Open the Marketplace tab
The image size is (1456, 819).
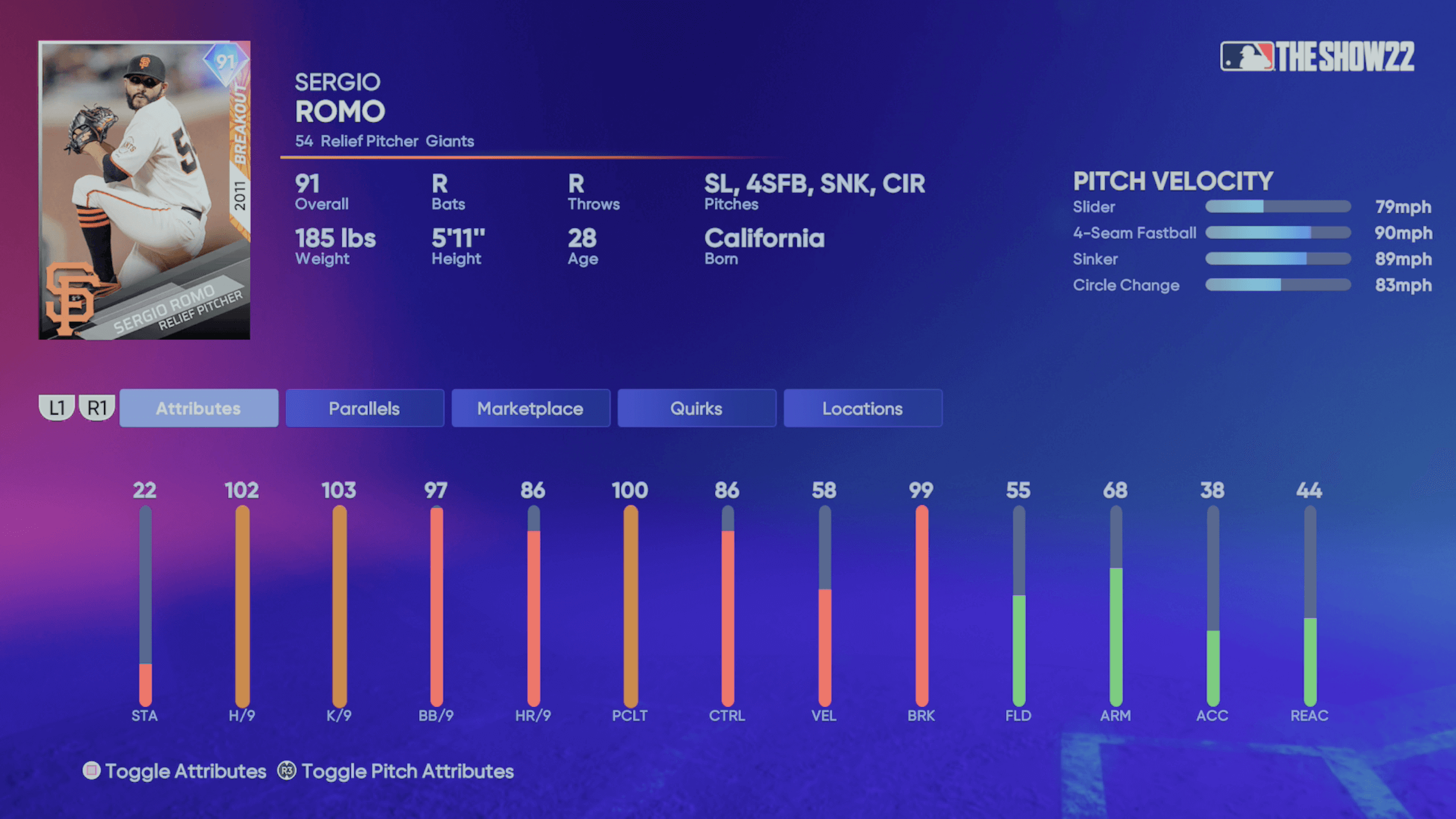(x=530, y=407)
